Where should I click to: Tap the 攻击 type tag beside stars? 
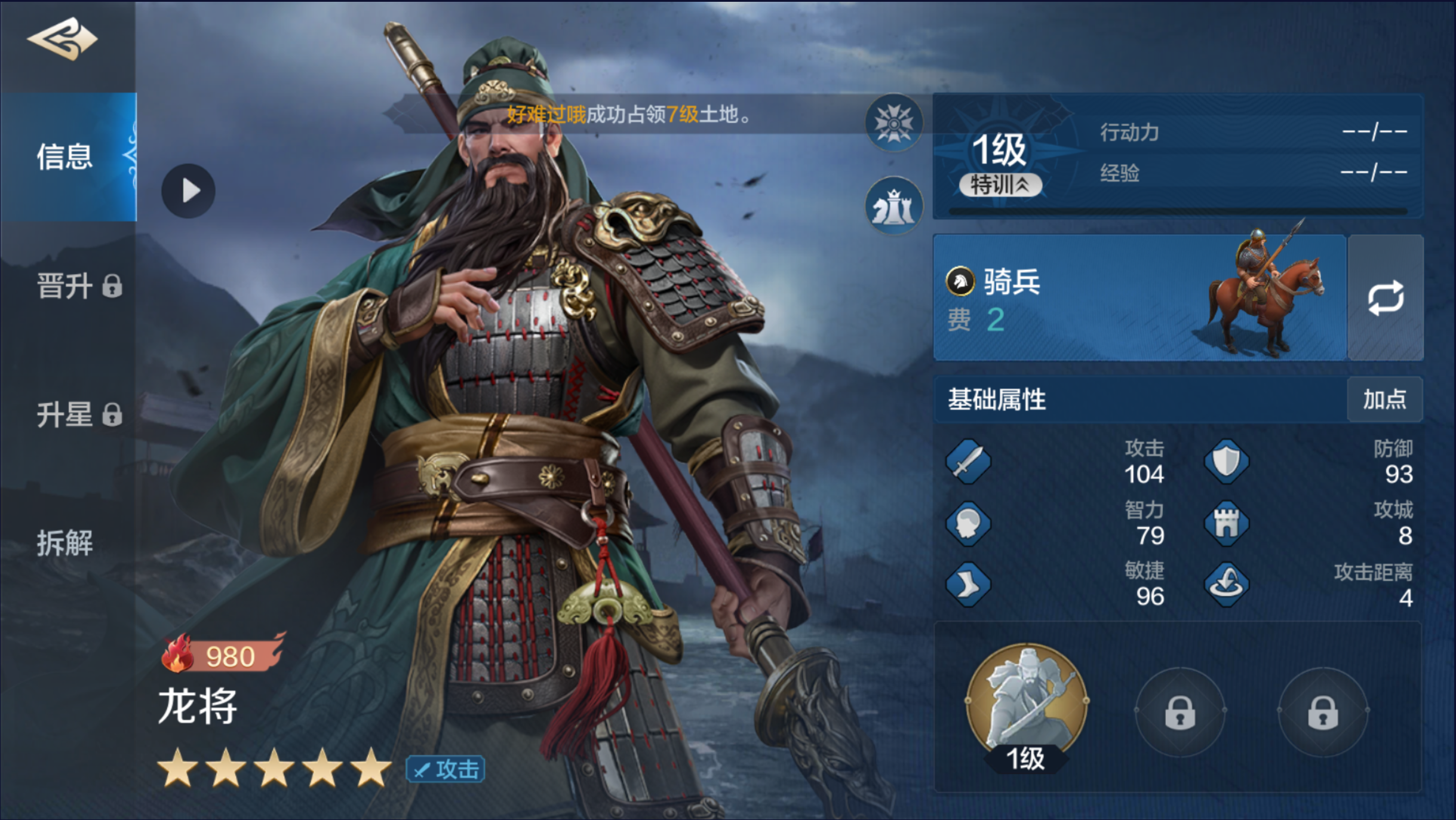[446, 769]
